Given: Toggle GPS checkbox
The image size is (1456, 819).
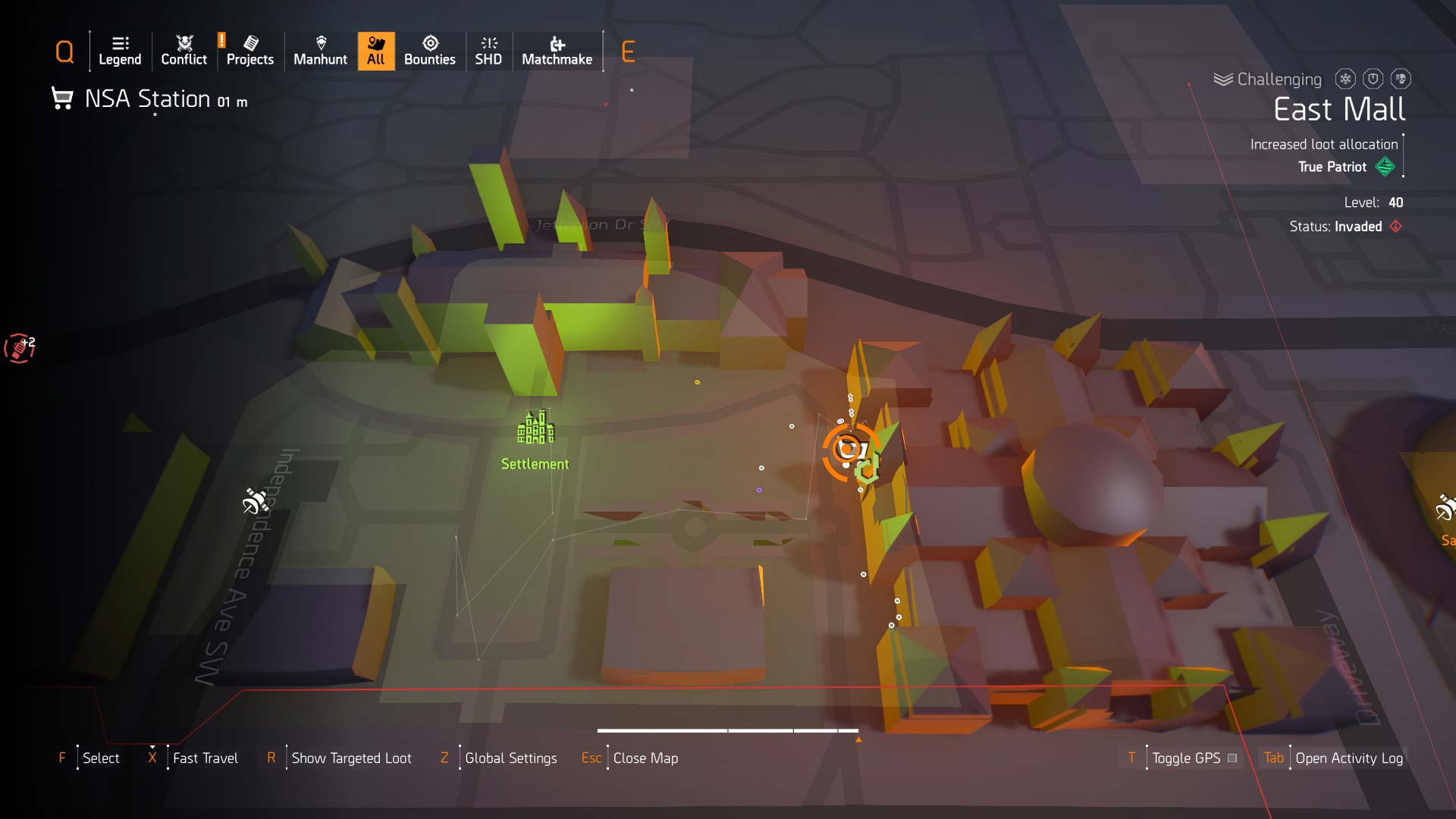Looking at the screenshot, I should coord(1232,758).
